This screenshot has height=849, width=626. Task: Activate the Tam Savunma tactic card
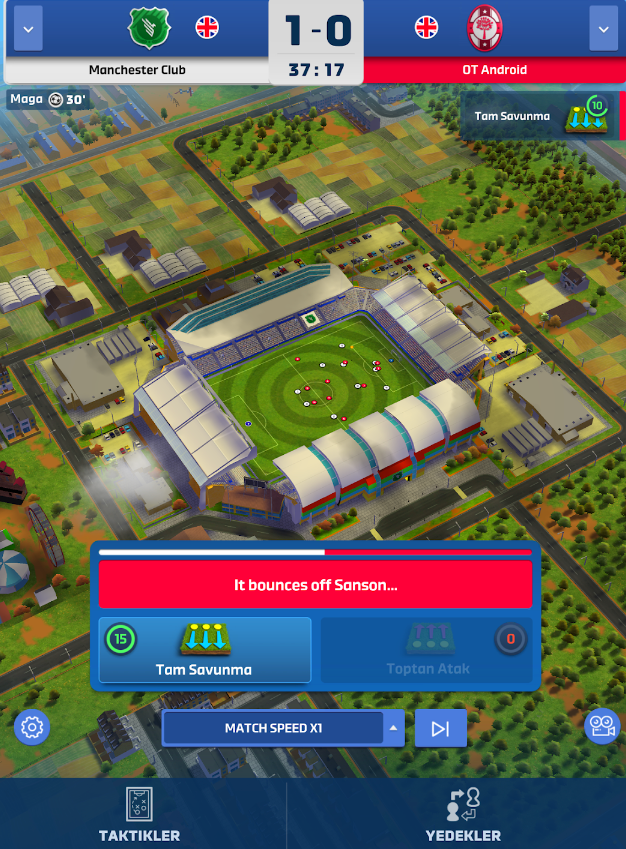point(205,650)
